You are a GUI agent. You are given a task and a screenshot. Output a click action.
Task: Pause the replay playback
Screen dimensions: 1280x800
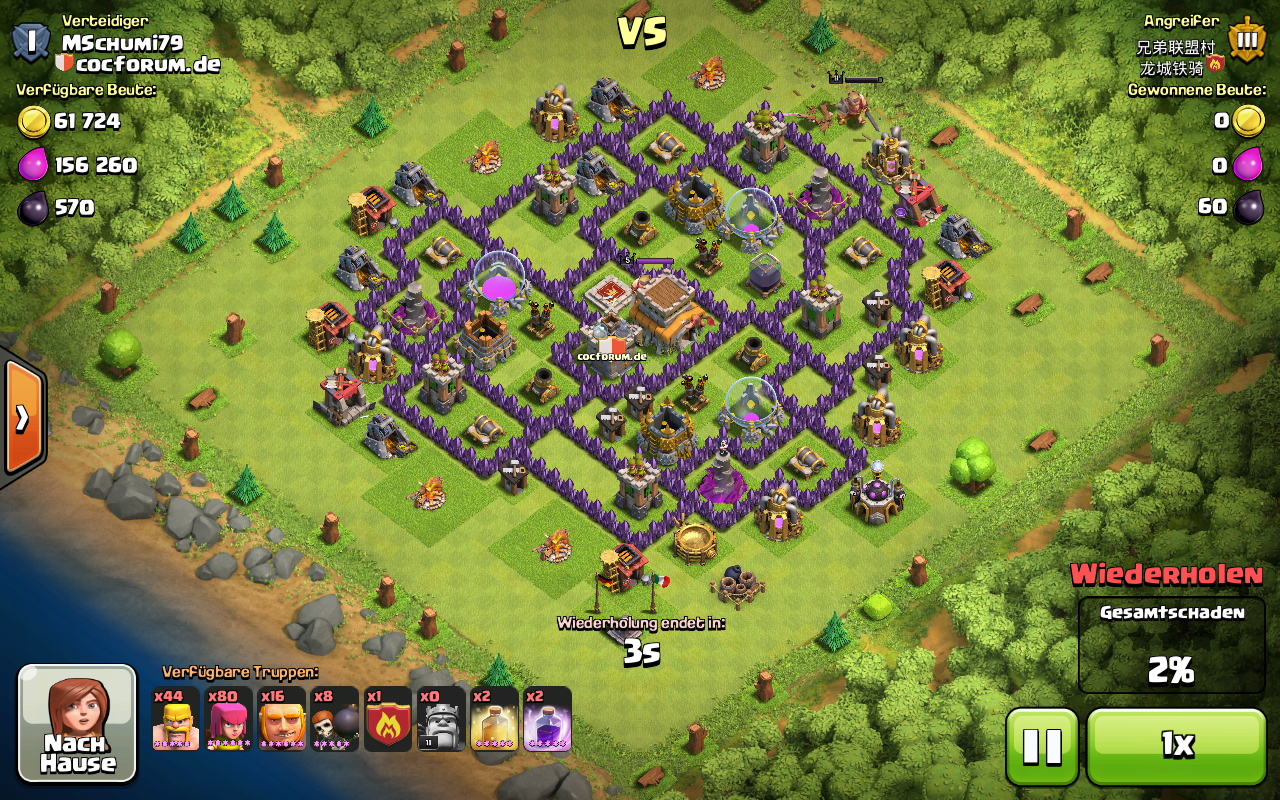coord(1042,746)
